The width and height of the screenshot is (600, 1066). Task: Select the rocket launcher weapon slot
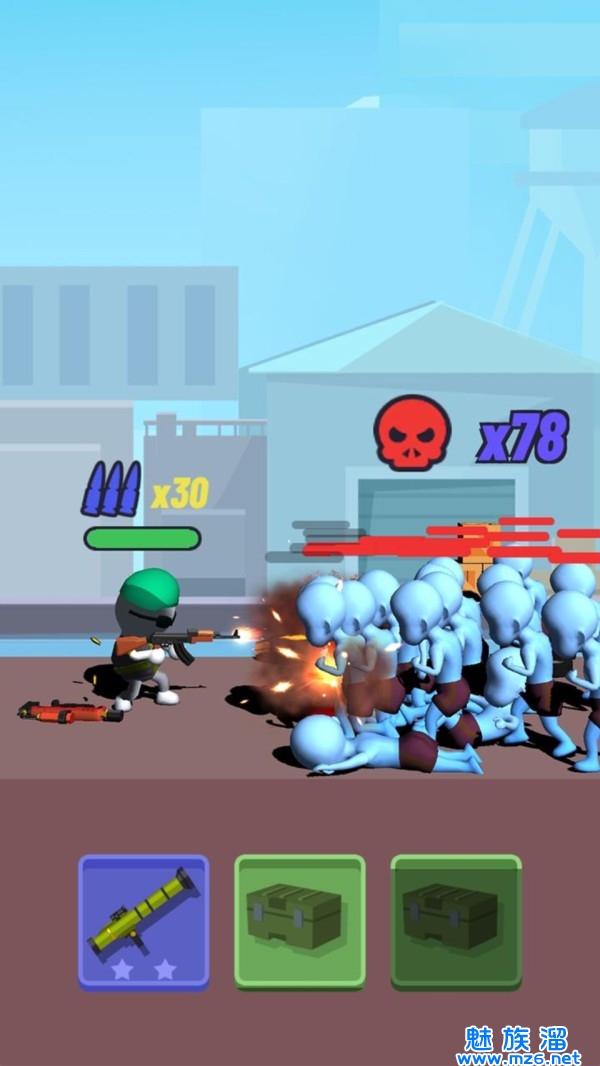click(143, 920)
